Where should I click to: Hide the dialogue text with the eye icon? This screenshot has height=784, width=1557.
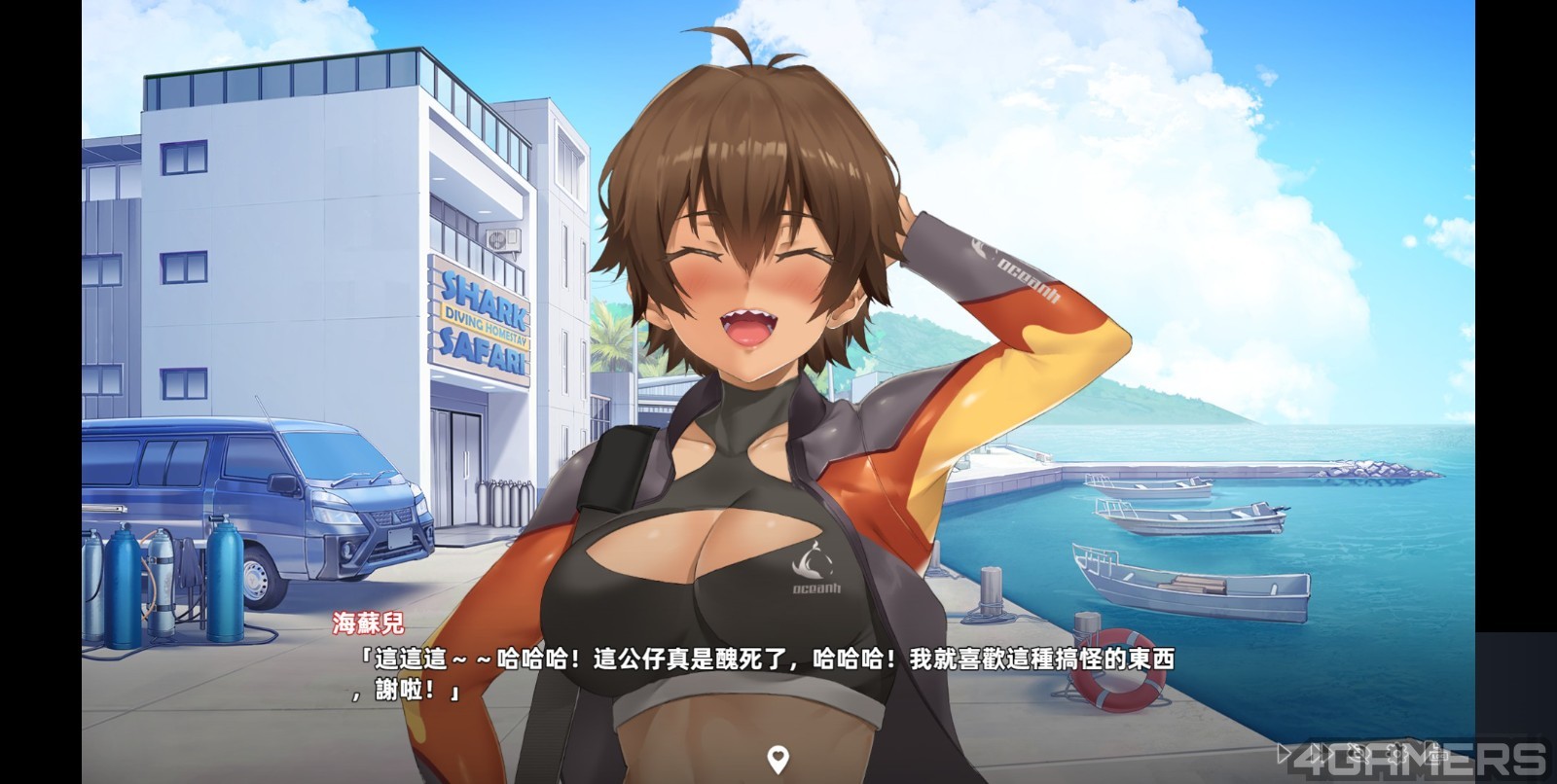click(1358, 753)
